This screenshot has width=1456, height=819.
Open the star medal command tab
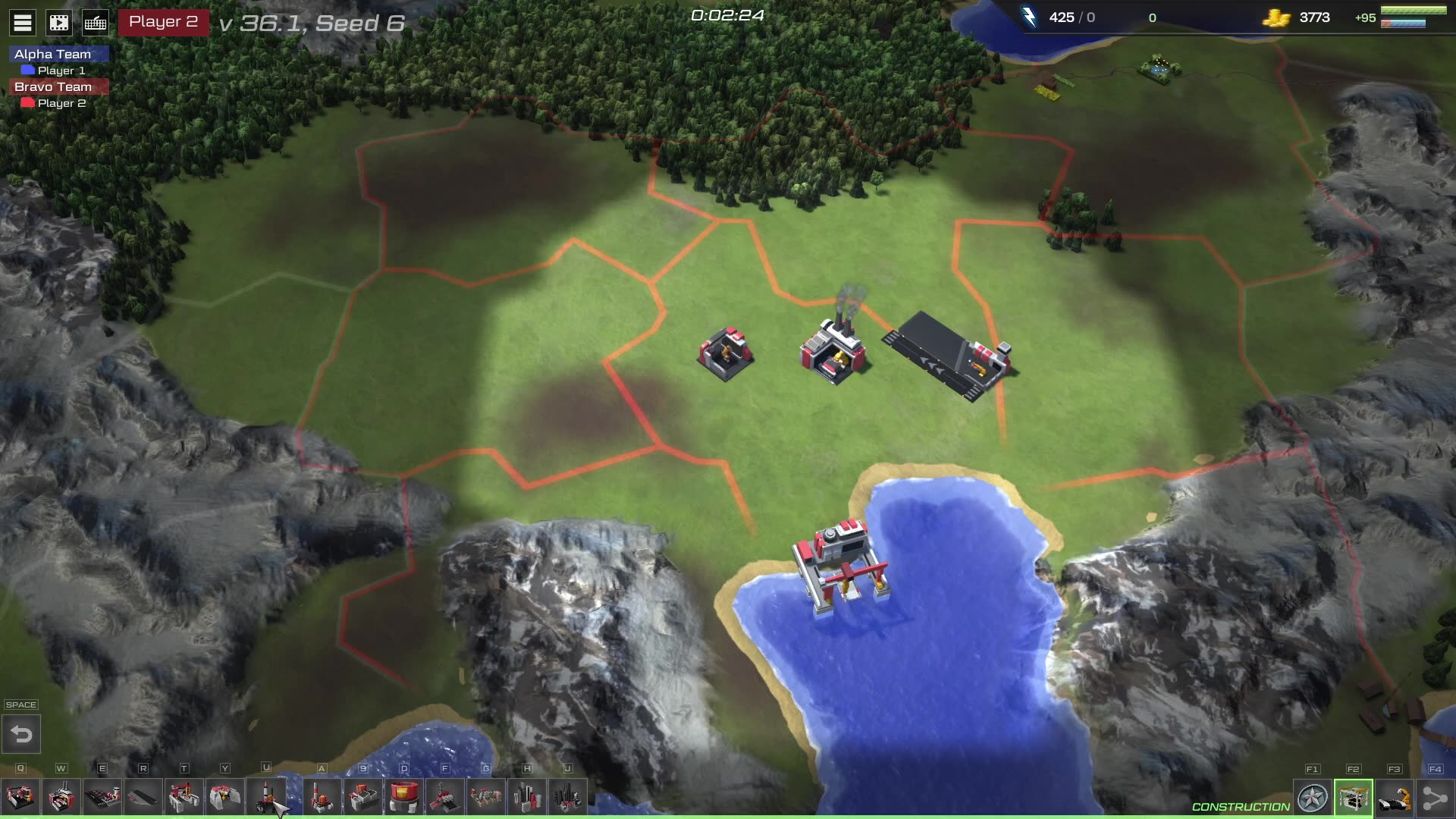coord(1313,799)
